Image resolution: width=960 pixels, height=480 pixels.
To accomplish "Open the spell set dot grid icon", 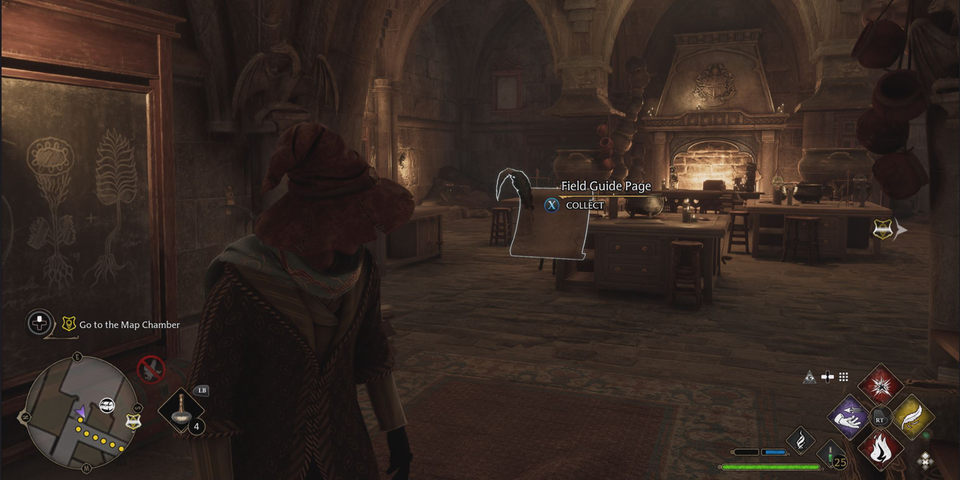I will coord(843,377).
